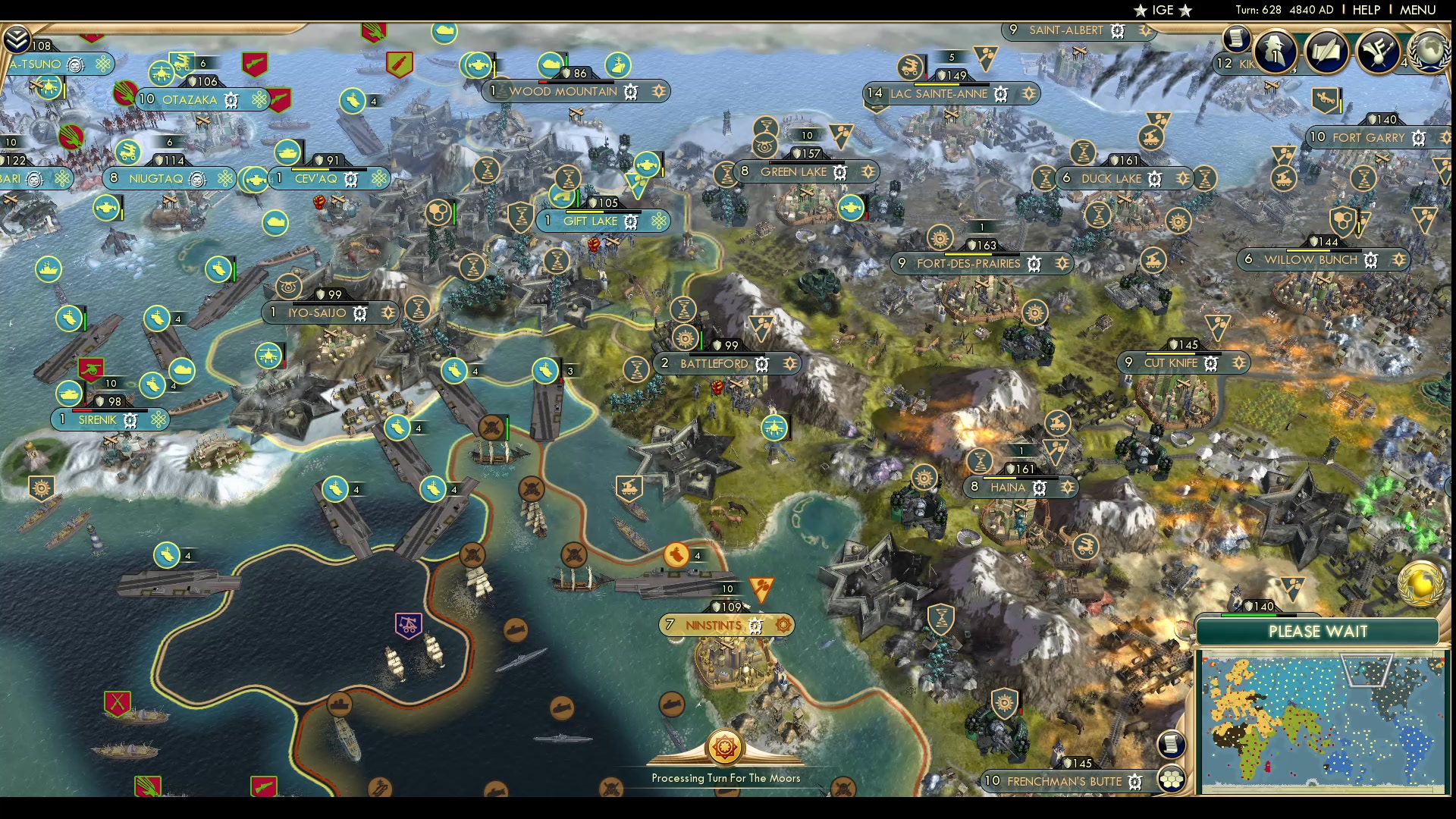Open the Diplomacy globe icon with laurel wreath
The image size is (1456, 819).
click(x=1430, y=53)
